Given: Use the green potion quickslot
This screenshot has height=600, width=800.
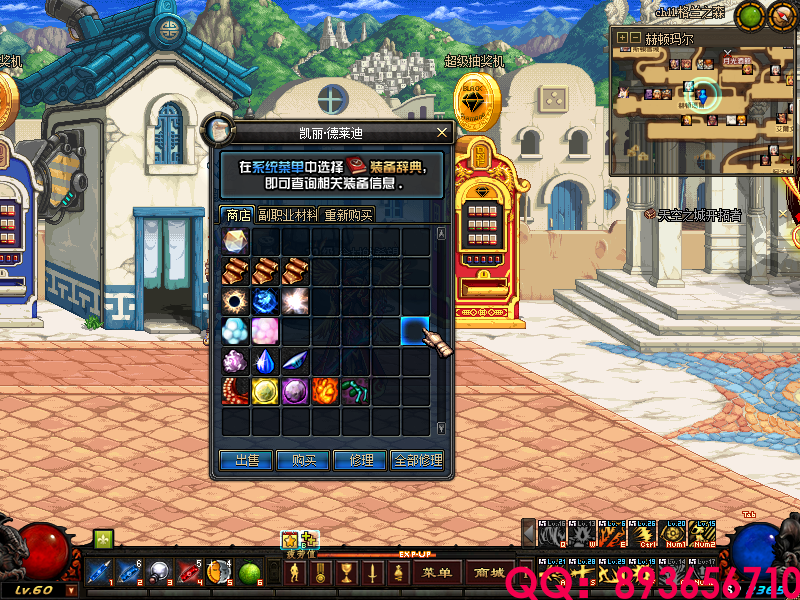Looking at the screenshot, I should (x=250, y=574).
